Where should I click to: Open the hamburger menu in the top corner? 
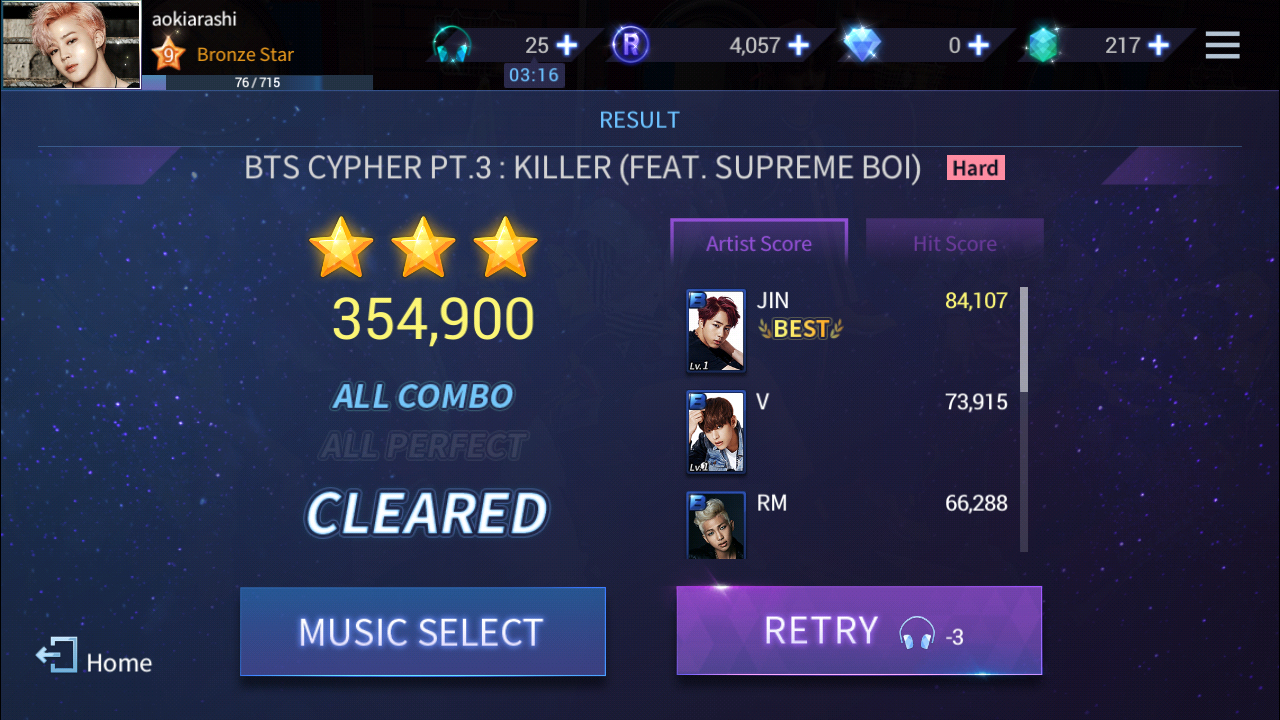coord(1222,45)
